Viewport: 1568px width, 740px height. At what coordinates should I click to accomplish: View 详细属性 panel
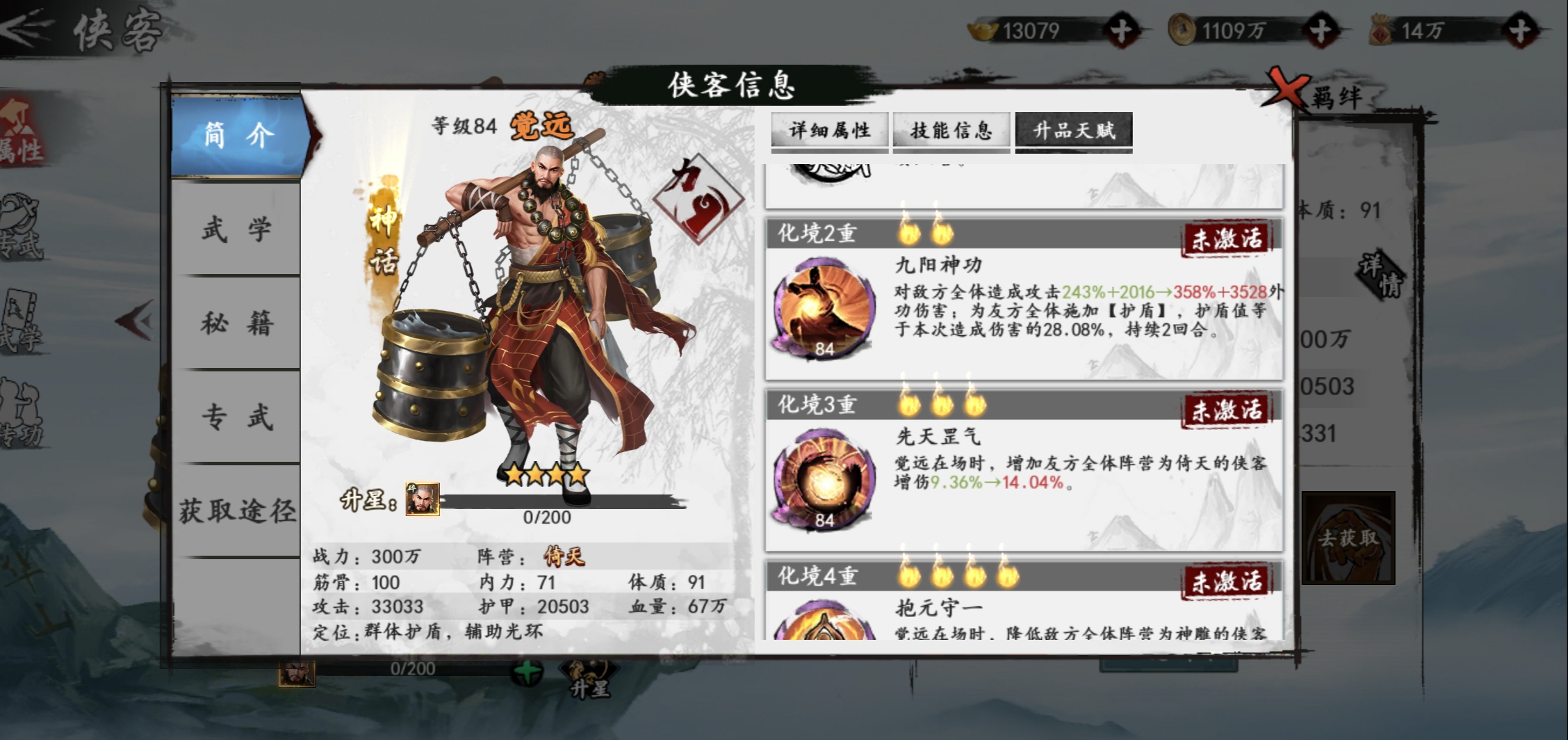(829, 130)
